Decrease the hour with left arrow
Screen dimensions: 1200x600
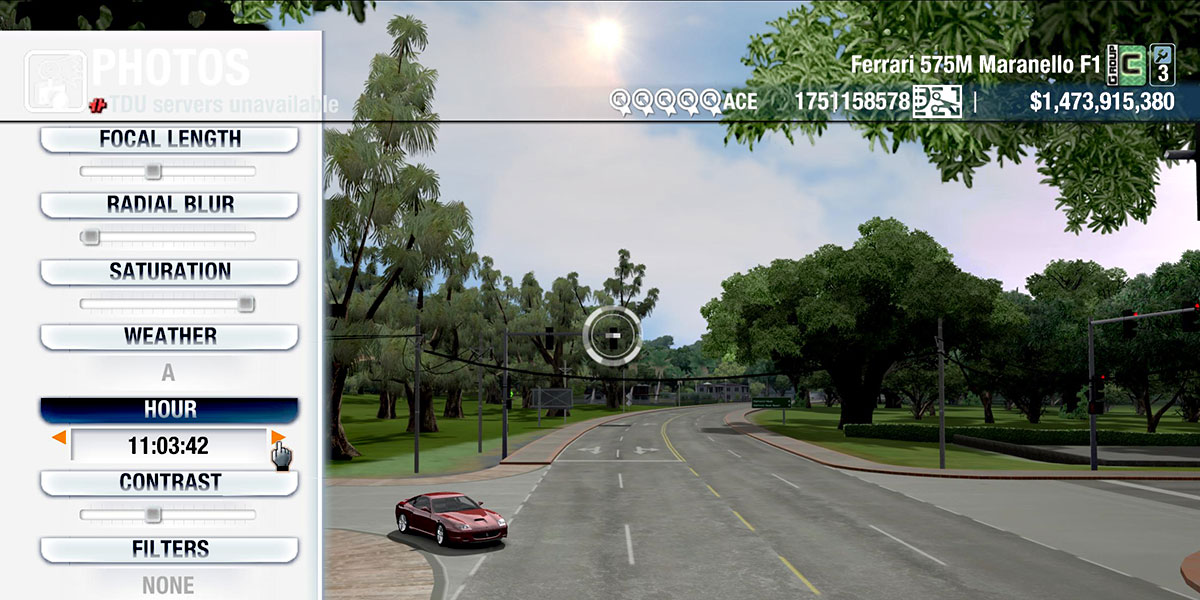pyautogui.click(x=60, y=438)
